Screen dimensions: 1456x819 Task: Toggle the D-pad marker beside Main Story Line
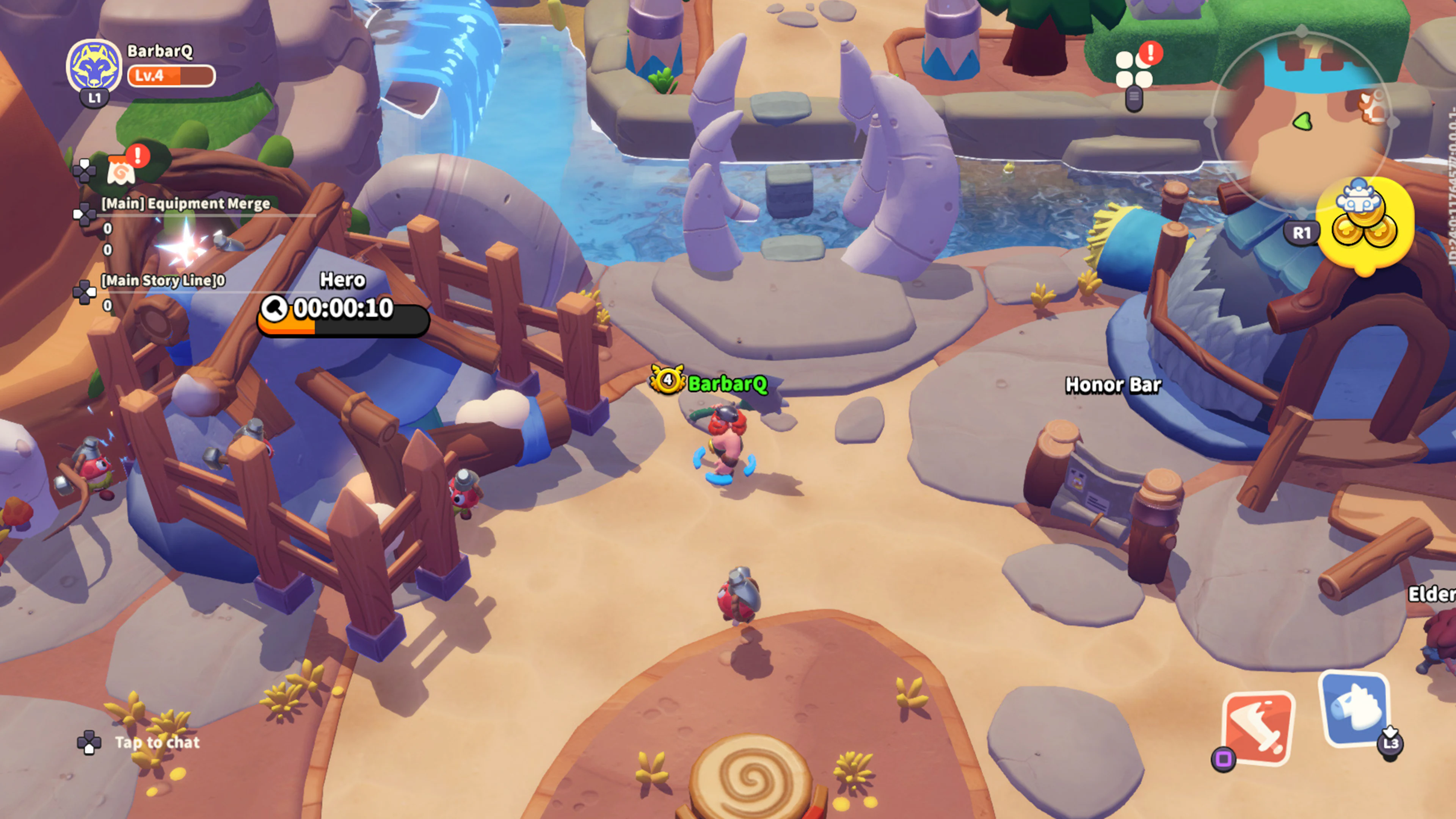click(x=86, y=293)
